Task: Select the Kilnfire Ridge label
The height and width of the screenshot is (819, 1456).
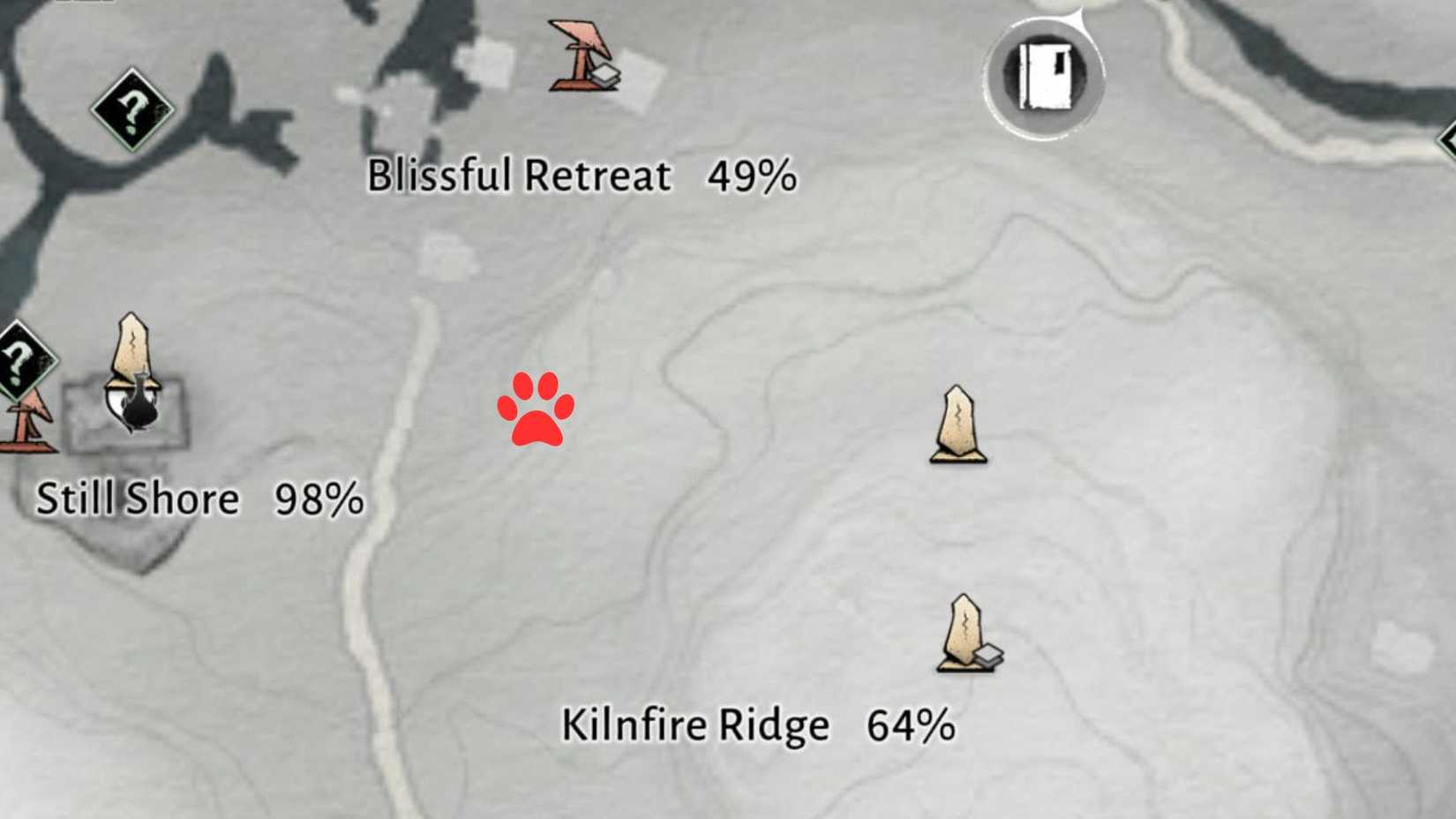Action: click(694, 725)
